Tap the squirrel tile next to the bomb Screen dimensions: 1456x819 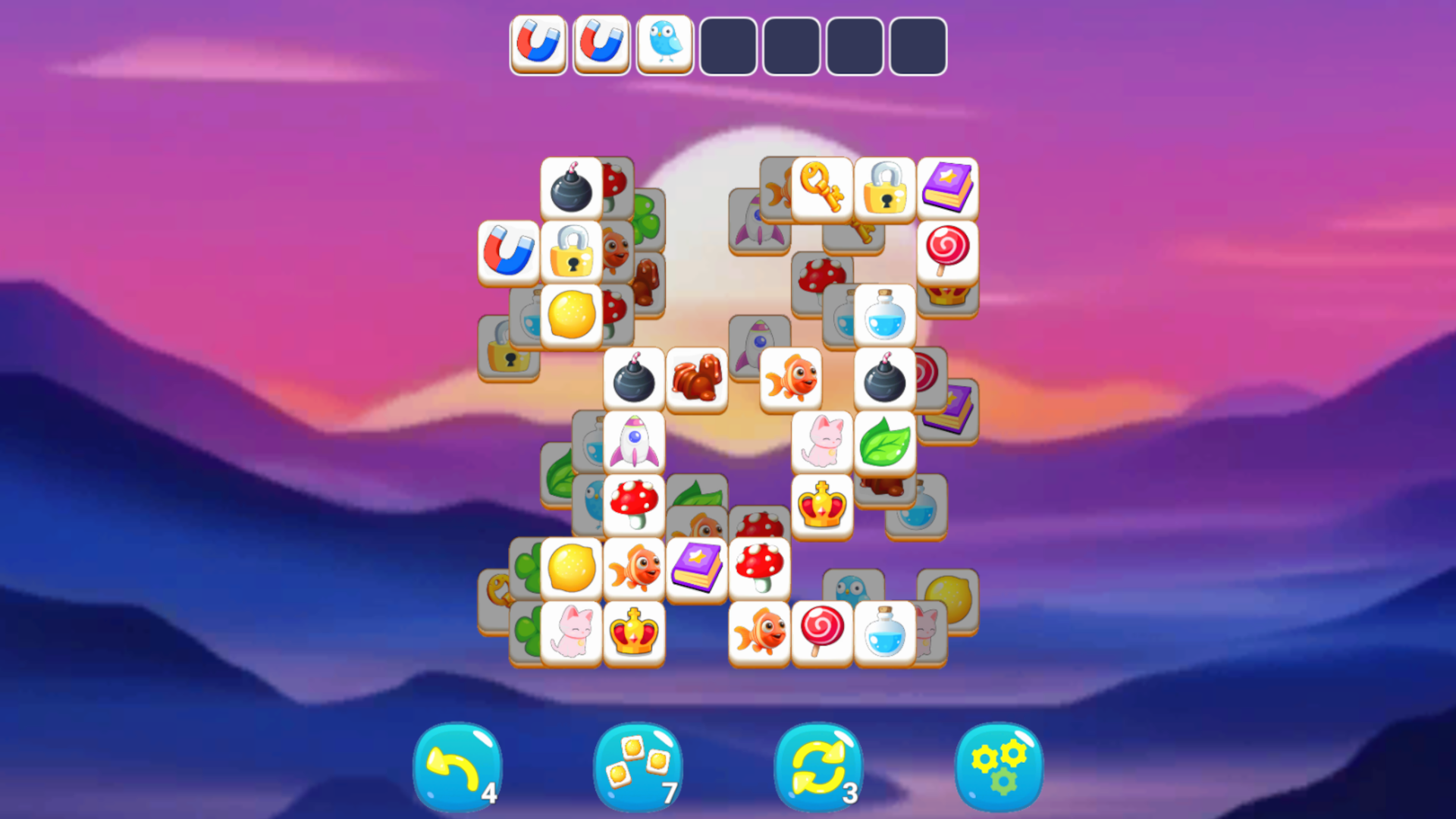[x=696, y=377]
